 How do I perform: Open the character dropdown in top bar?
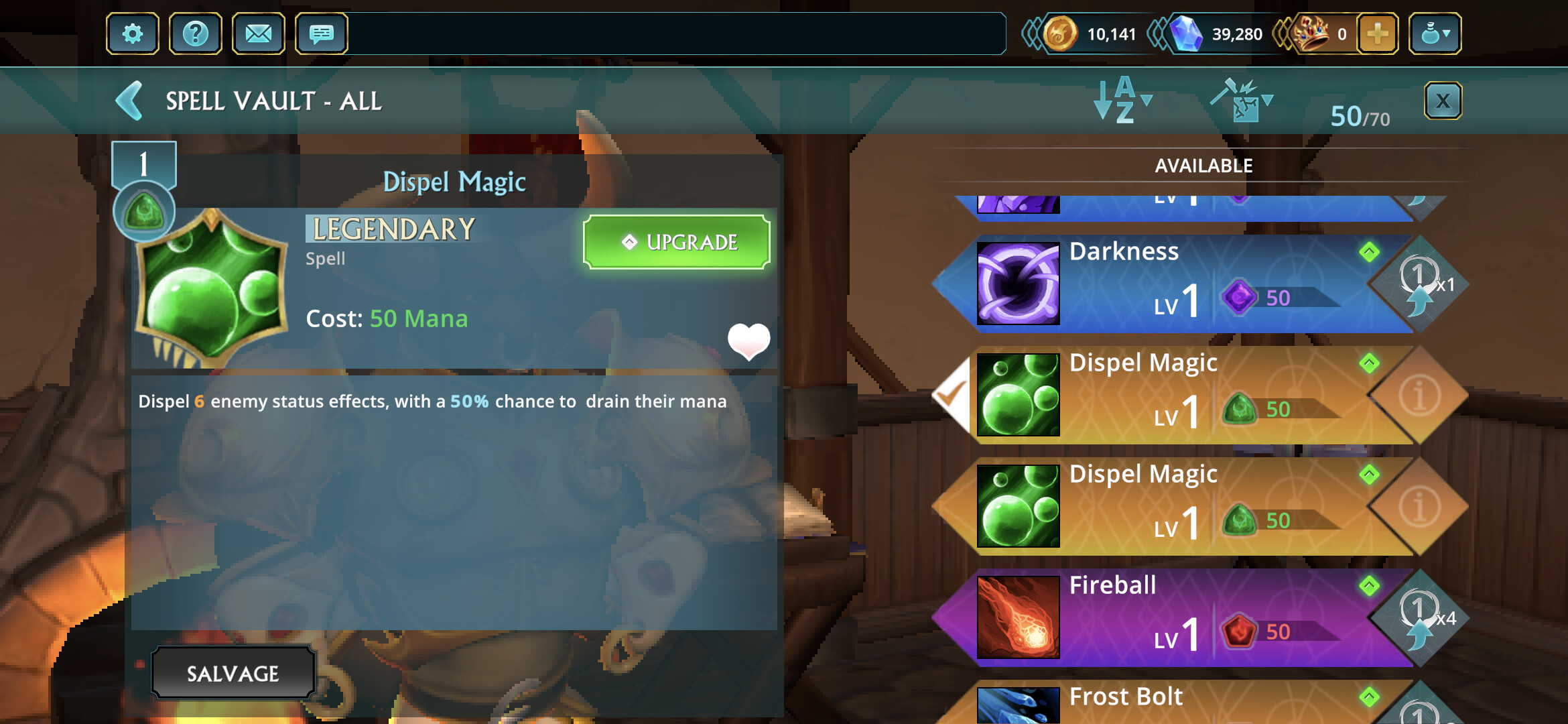coord(1435,34)
